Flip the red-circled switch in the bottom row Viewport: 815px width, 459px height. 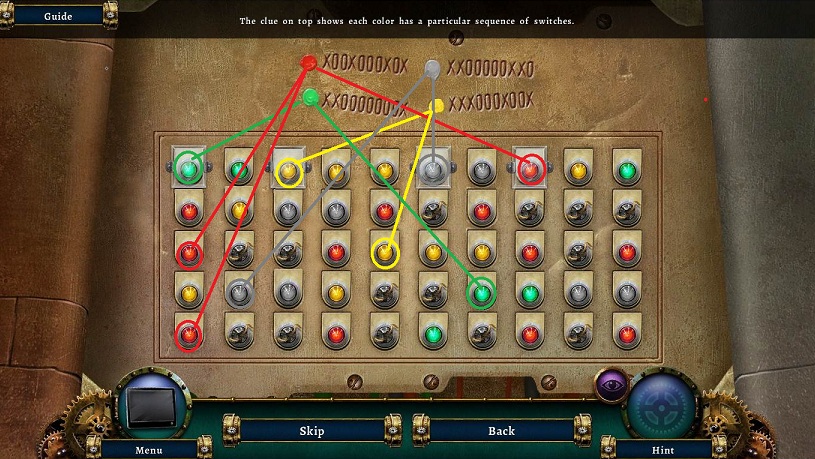click(x=187, y=335)
